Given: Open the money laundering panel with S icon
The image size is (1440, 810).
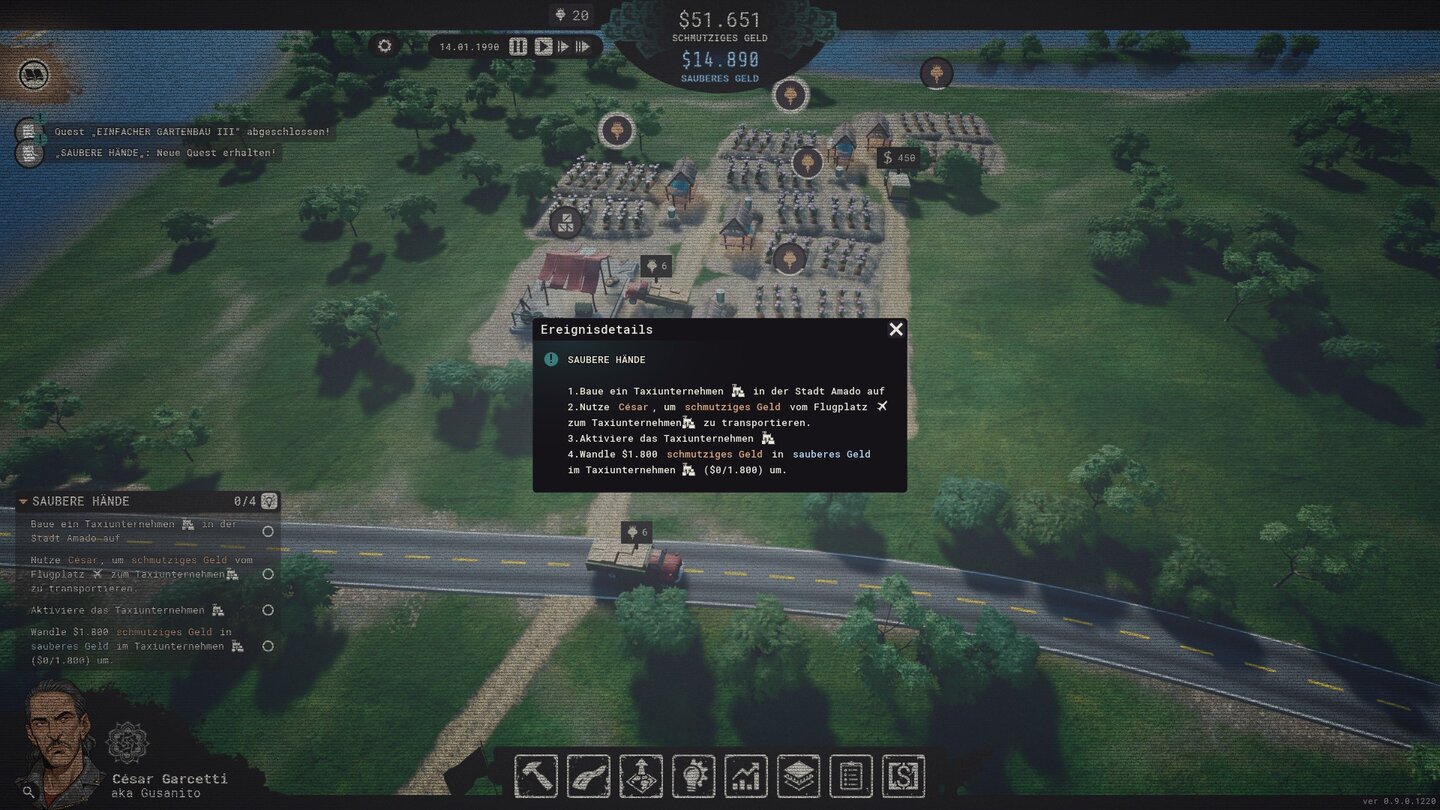Looking at the screenshot, I should (902, 775).
